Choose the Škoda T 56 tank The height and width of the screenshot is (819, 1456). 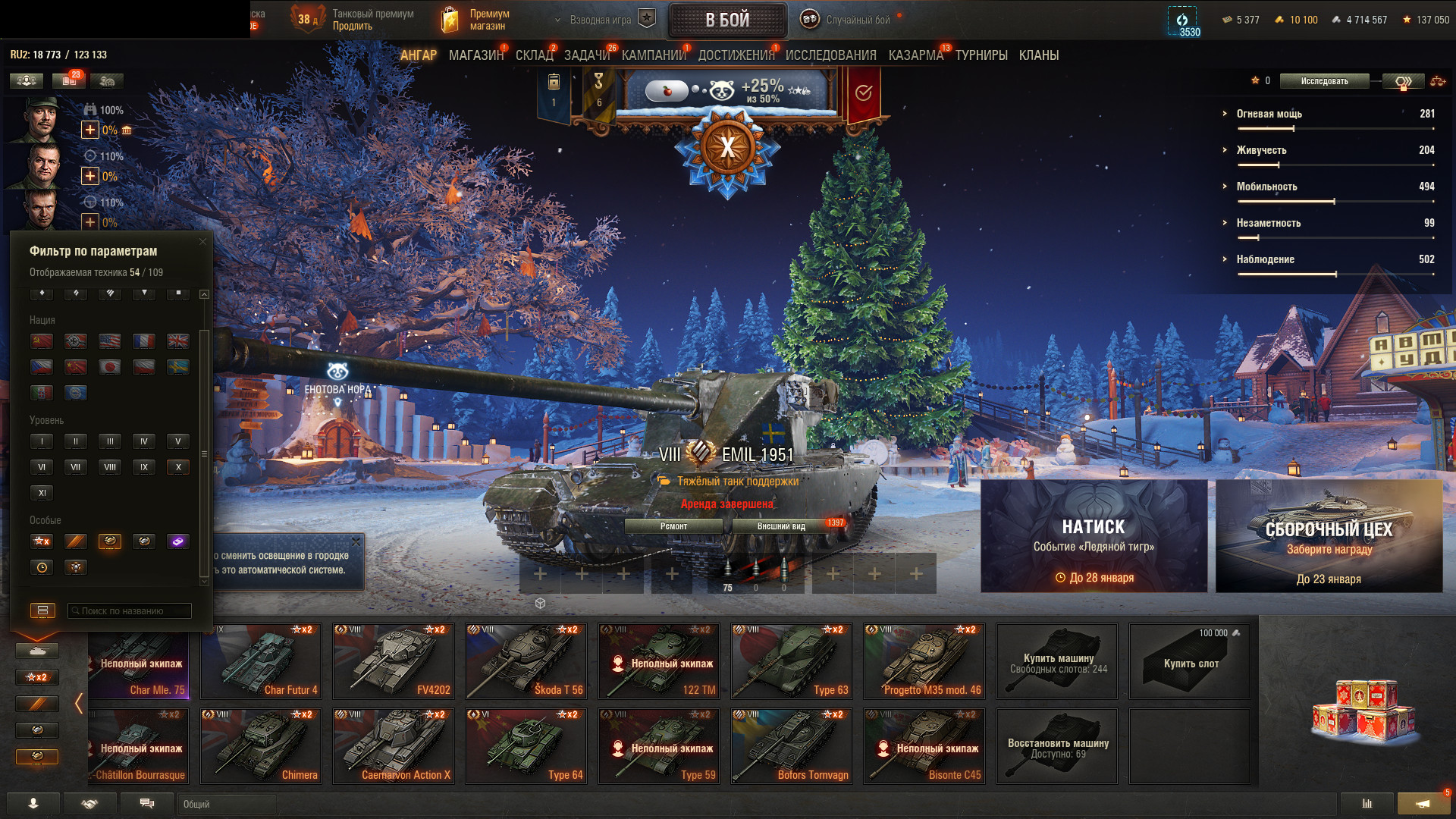pos(526,661)
